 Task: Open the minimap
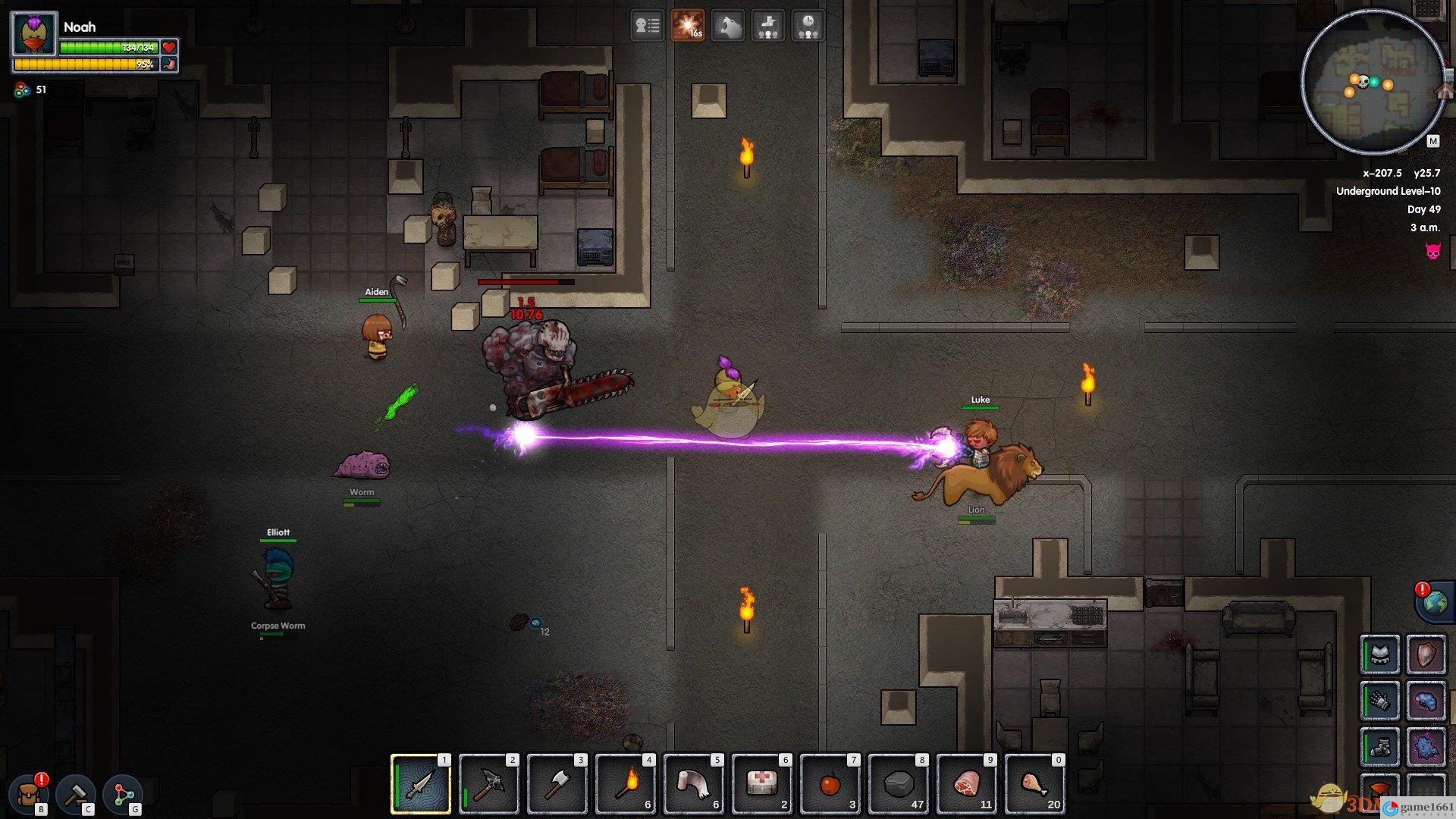coord(1373,82)
